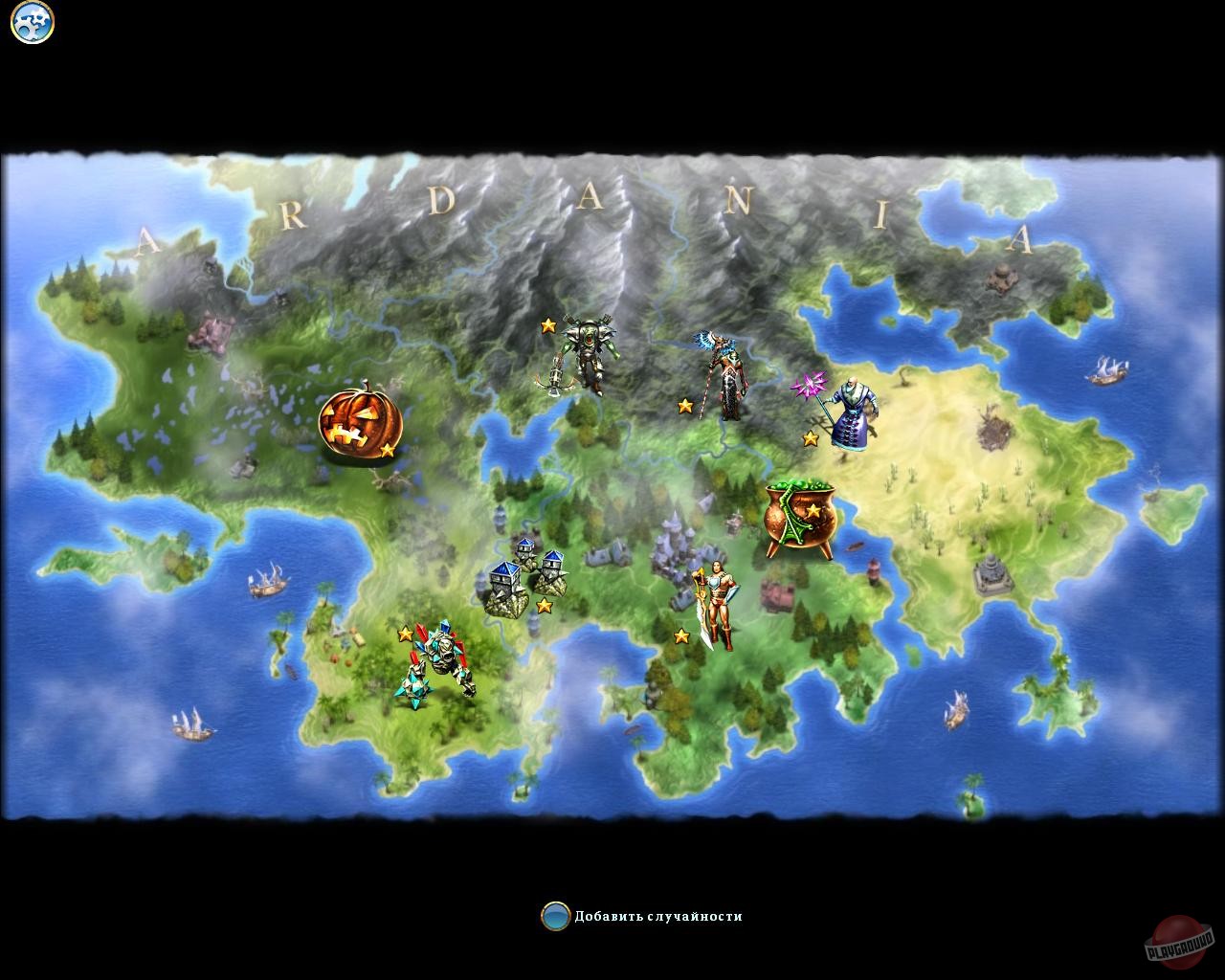Click the star beside the valkyrie mission

(x=685, y=404)
